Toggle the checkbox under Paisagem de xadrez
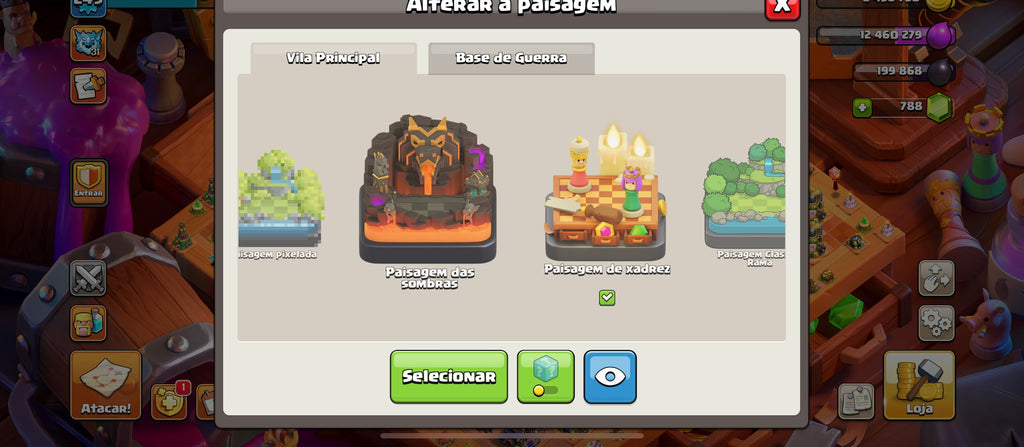1024x447 pixels. pyautogui.click(x=607, y=297)
